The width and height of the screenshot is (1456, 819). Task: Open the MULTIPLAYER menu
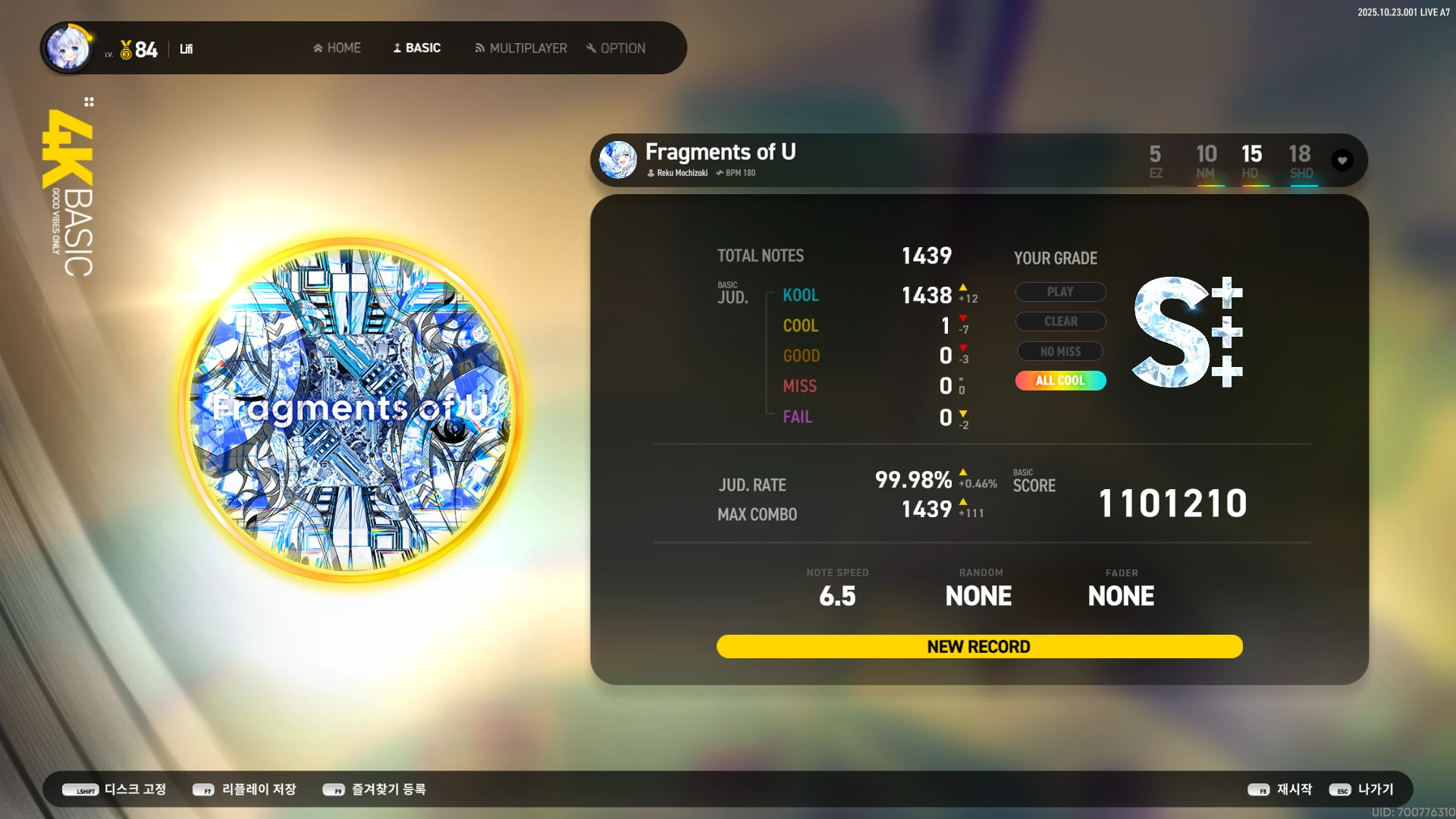point(520,49)
